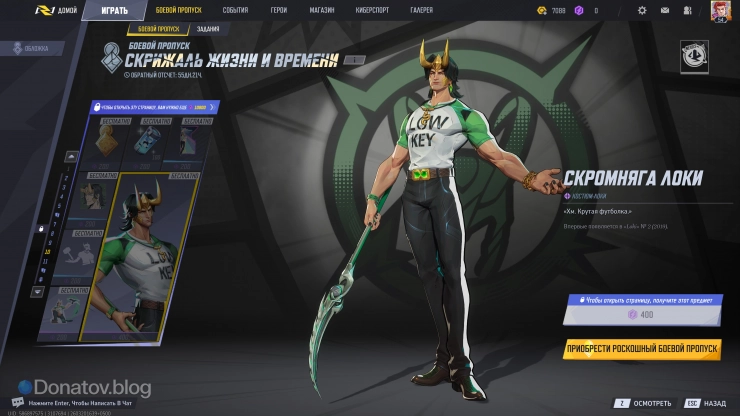This screenshot has width=740, height=416.
Task: Buy the item for 400 tokens
Action: 639,315
